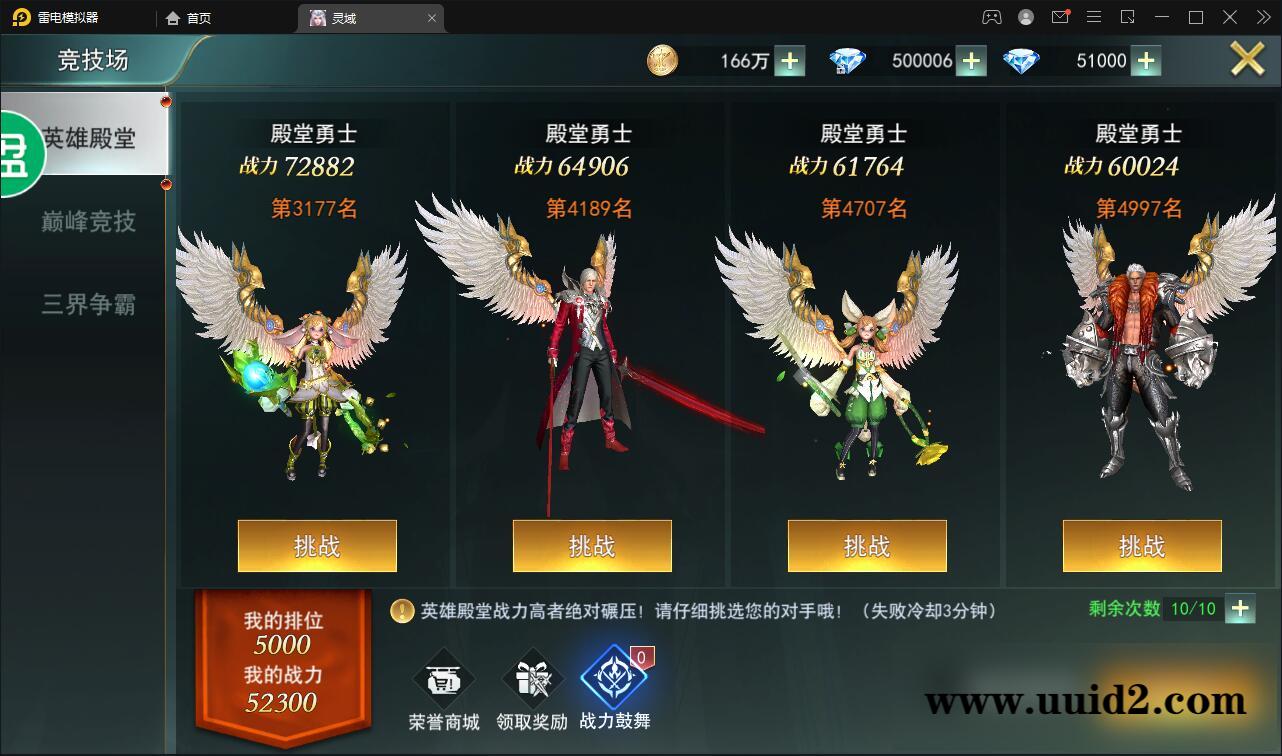Open the mail icon with red dot
Screen dimensions: 1282x756
coord(1061,17)
